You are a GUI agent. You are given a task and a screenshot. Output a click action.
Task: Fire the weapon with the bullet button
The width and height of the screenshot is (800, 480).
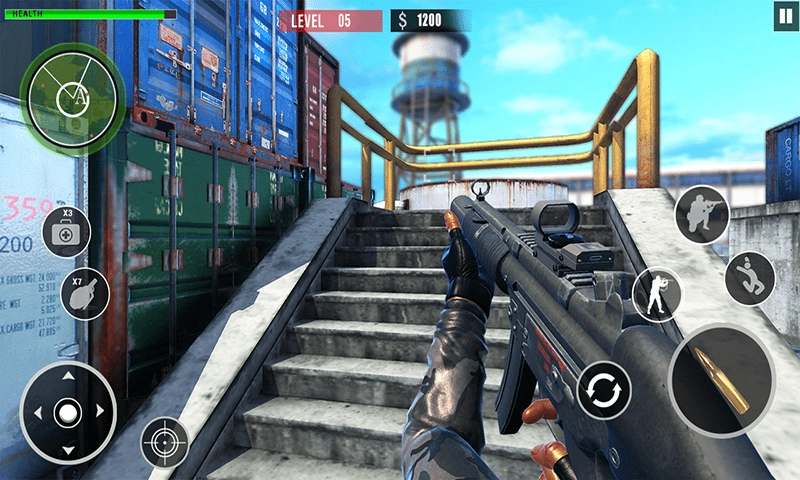(721, 380)
